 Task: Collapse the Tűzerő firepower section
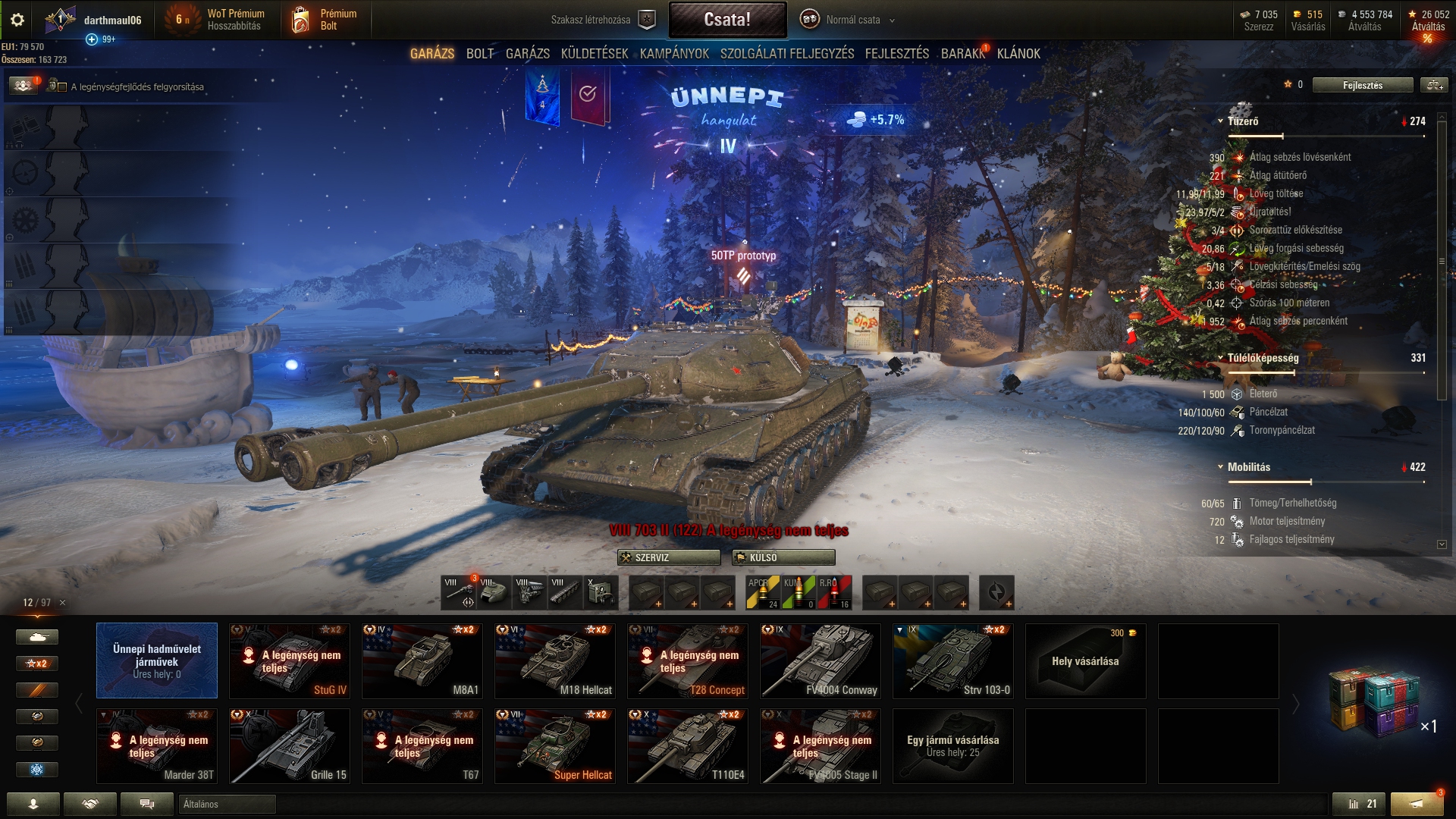coord(1220,121)
